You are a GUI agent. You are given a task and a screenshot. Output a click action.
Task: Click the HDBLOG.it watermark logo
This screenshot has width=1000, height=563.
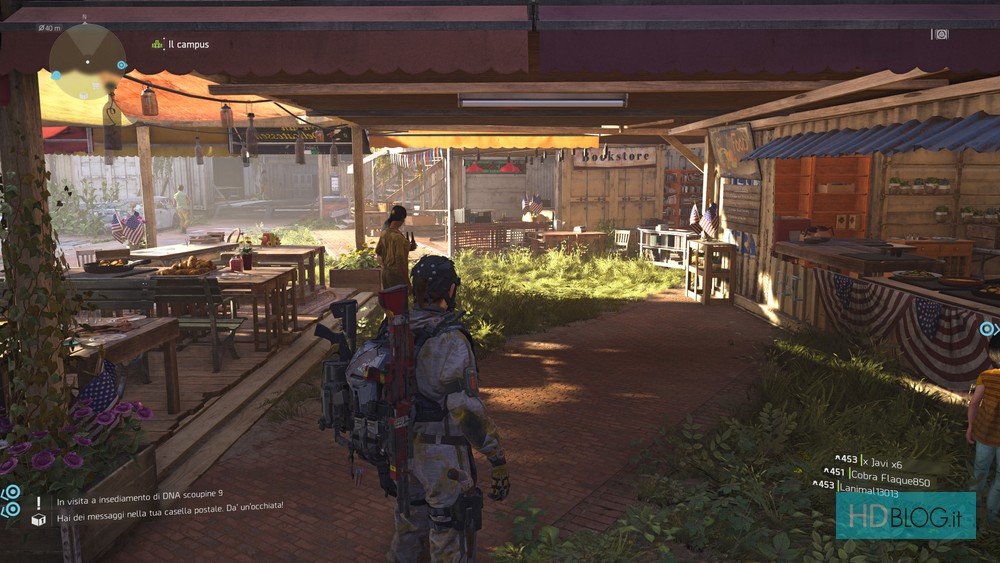(x=905, y=516)
